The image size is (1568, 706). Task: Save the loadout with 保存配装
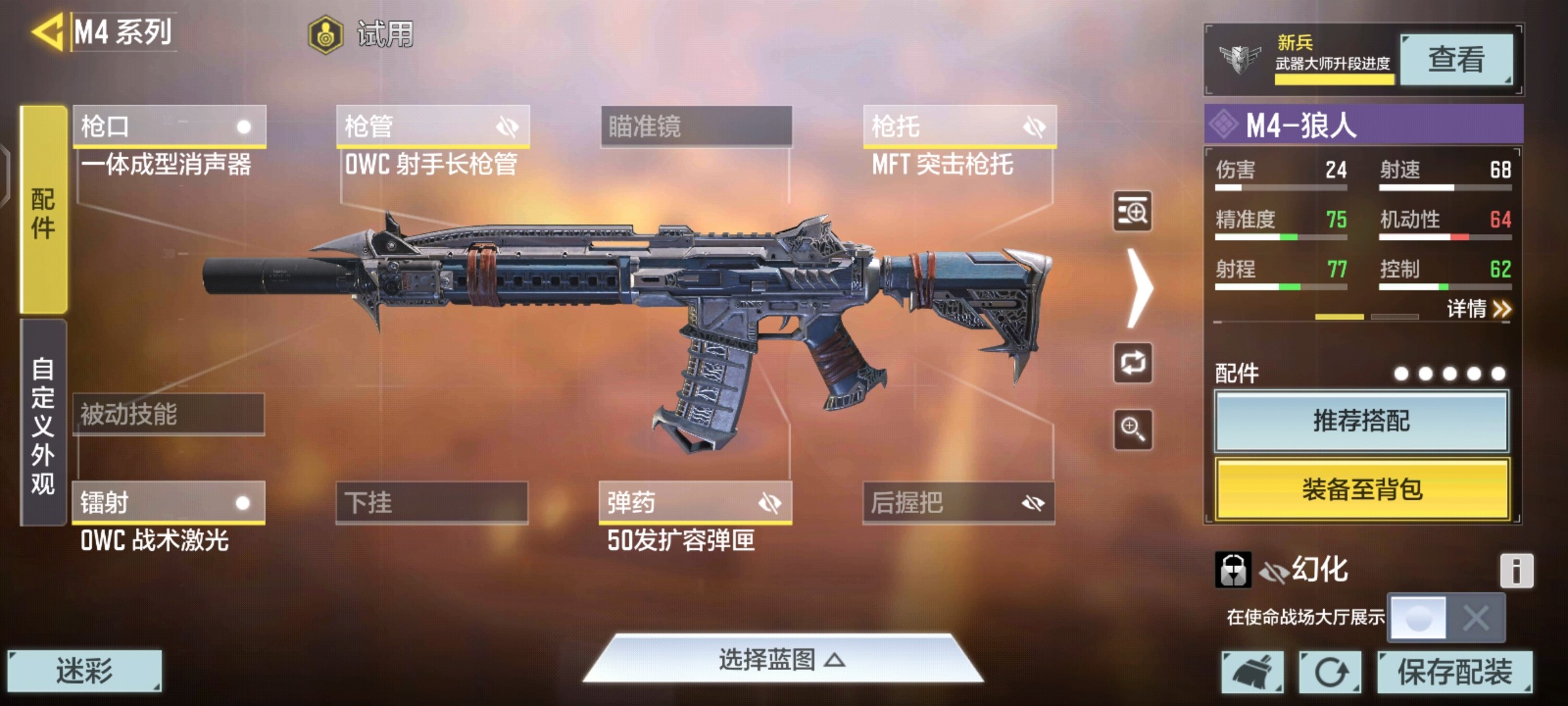(1454, 672)
